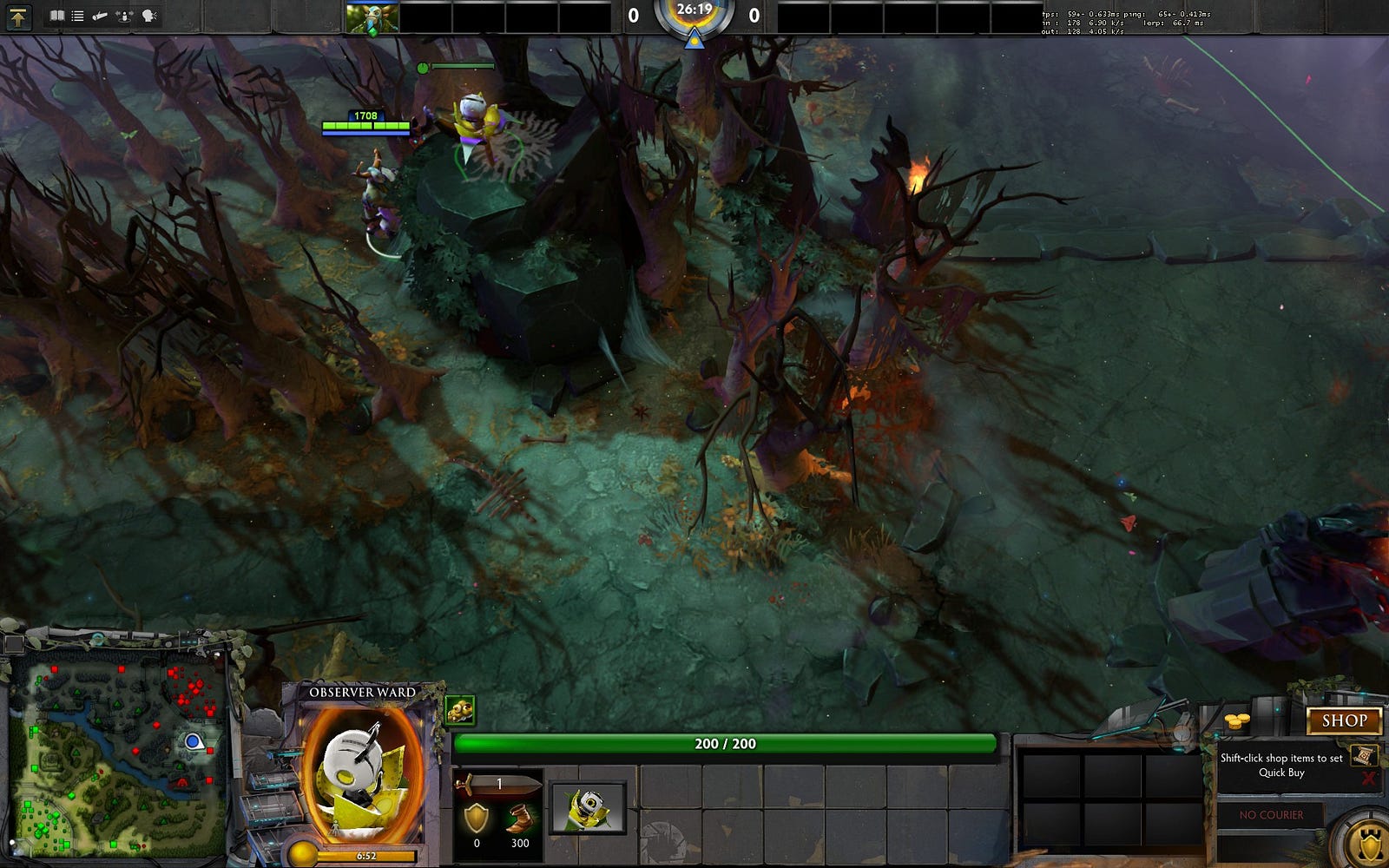Click the small green buff icon beside the portrait
Image resolution: width=1389 pixels, height=868 pixels.
tap(459, 710)
